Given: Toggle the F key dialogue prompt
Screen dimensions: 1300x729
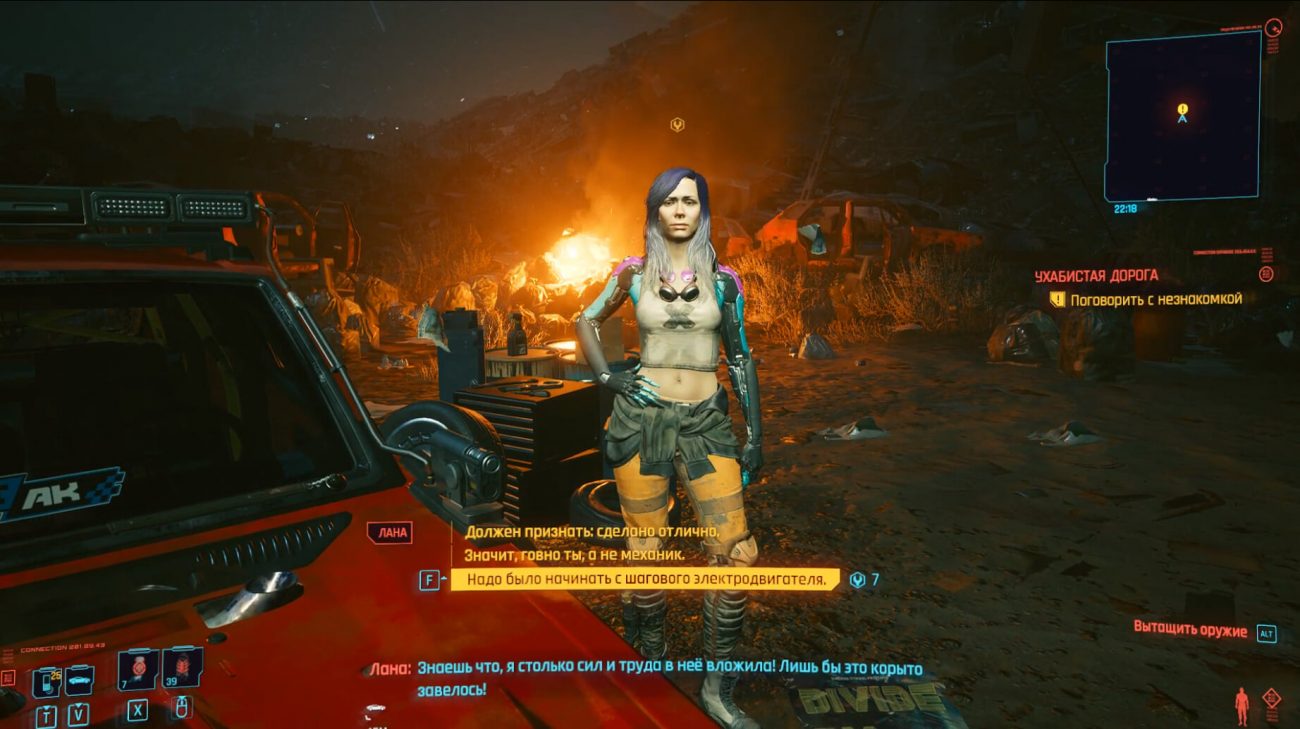Looking at the screenshot, I should [428, 578].
